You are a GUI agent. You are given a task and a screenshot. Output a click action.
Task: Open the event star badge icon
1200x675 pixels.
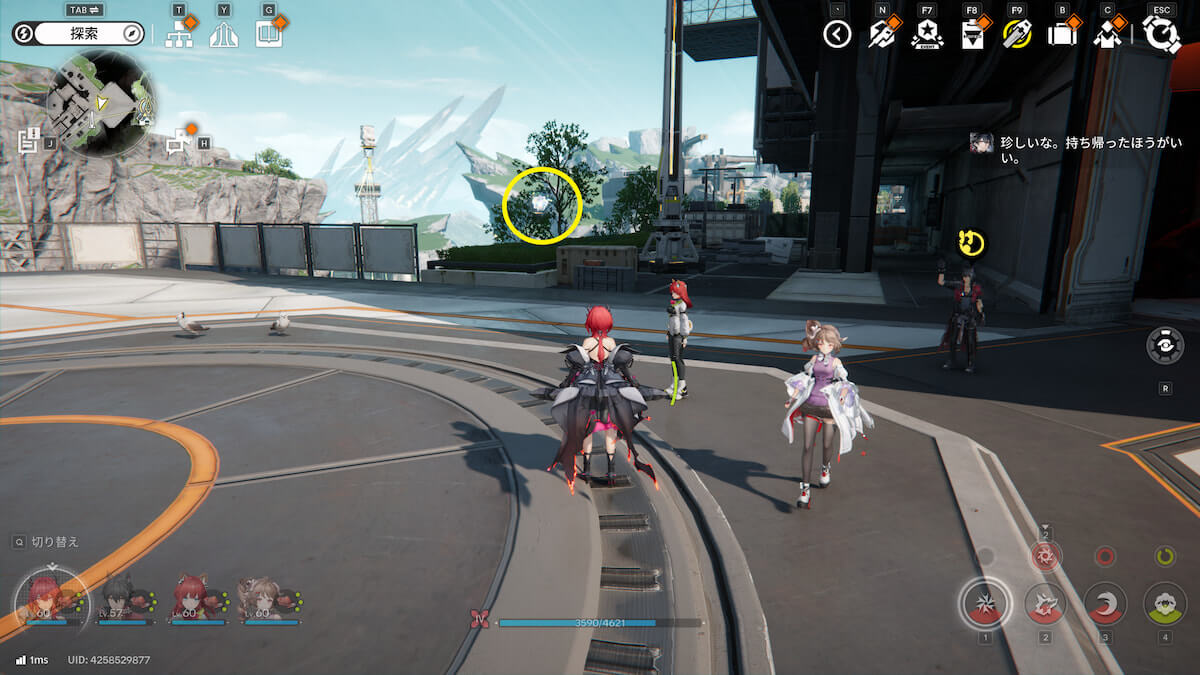(927, 35)
